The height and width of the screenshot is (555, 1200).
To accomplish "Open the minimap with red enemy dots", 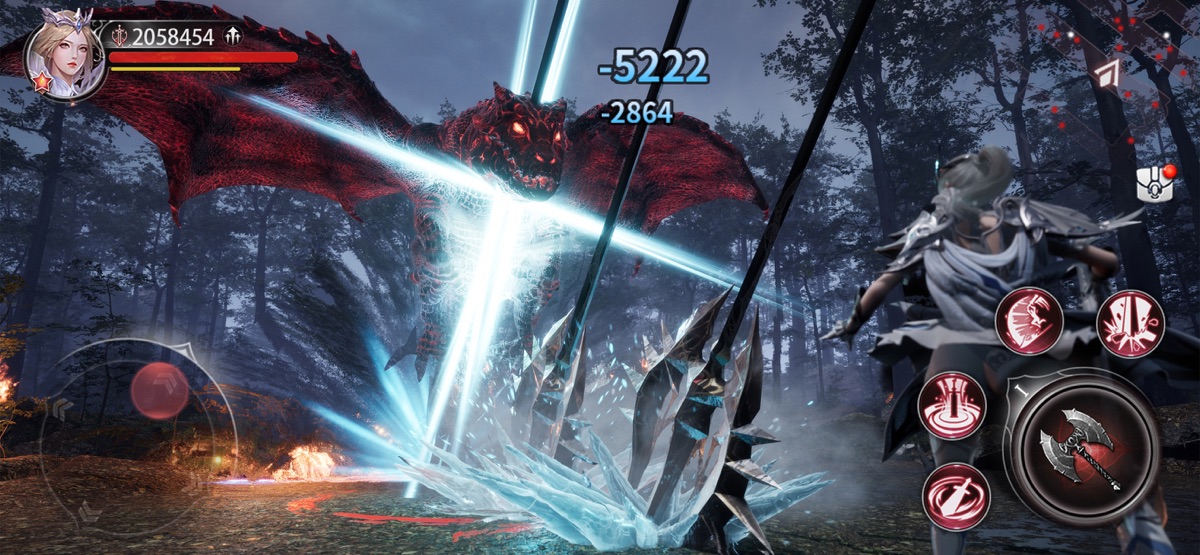I will click(1130, 70).
